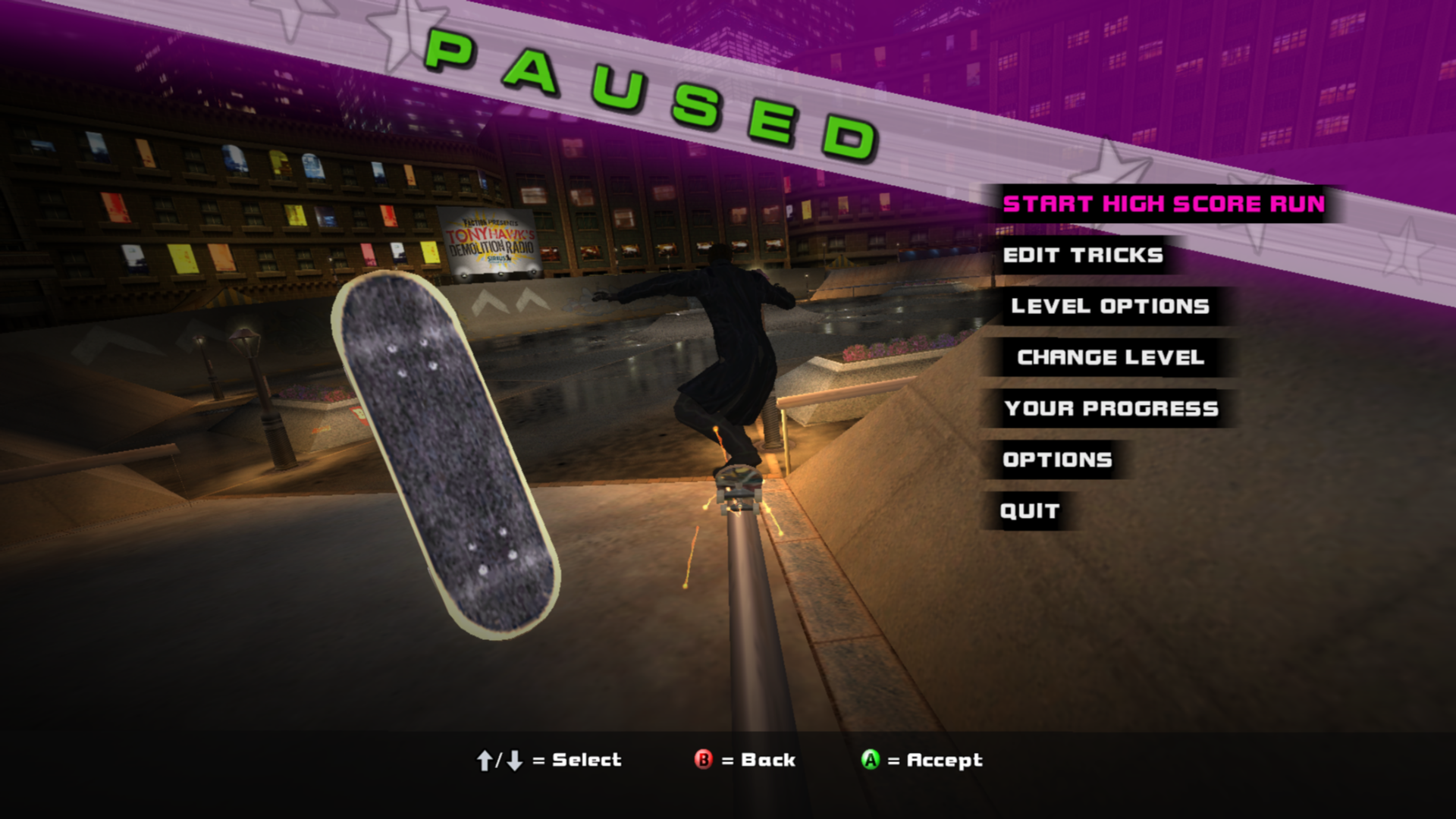Open the Options menu
The image size is (1456, 819).
click(x=1057, y=460)
